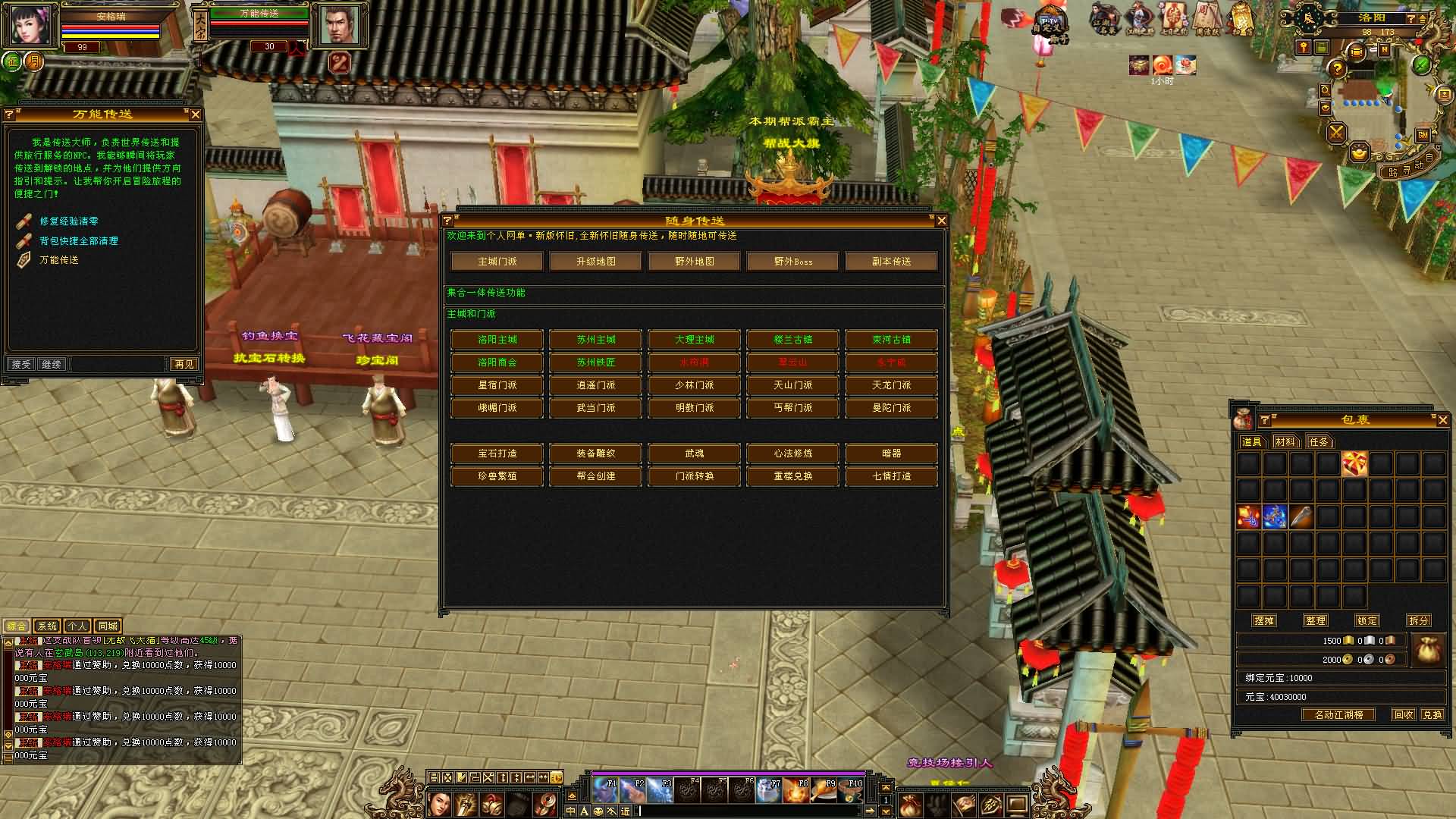Click the 门派转换 button
This screenshot has width=1456, height=819.
[694, 476]
